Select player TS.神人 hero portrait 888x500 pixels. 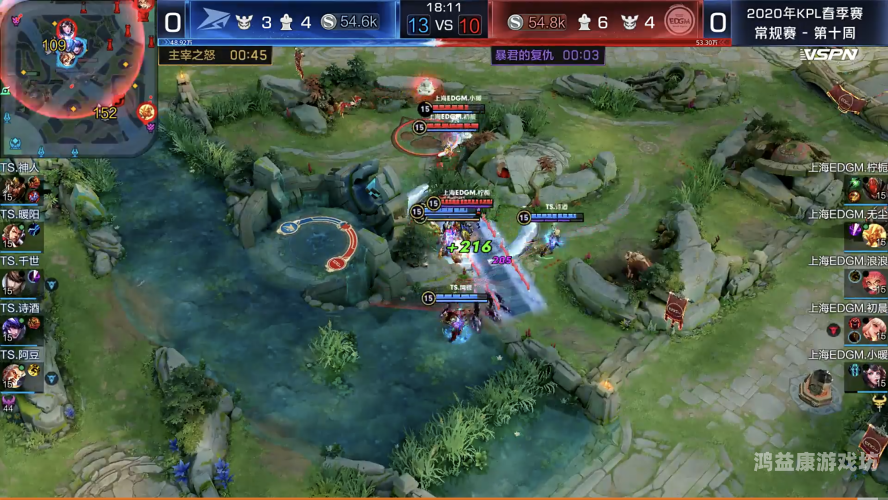coord(13,189)
